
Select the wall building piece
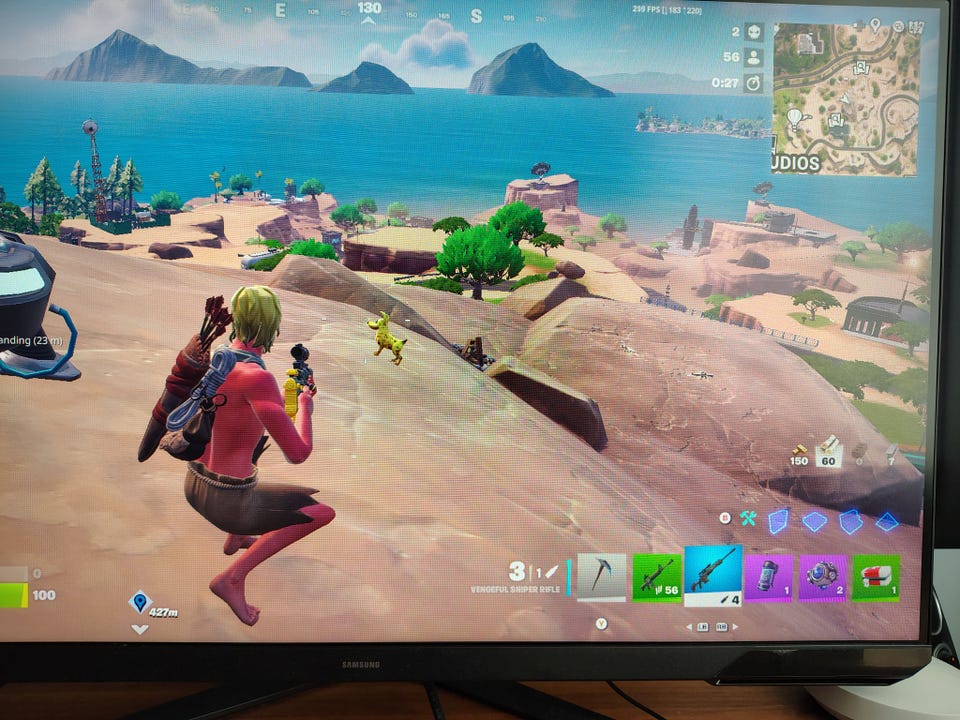coord(778,520)
